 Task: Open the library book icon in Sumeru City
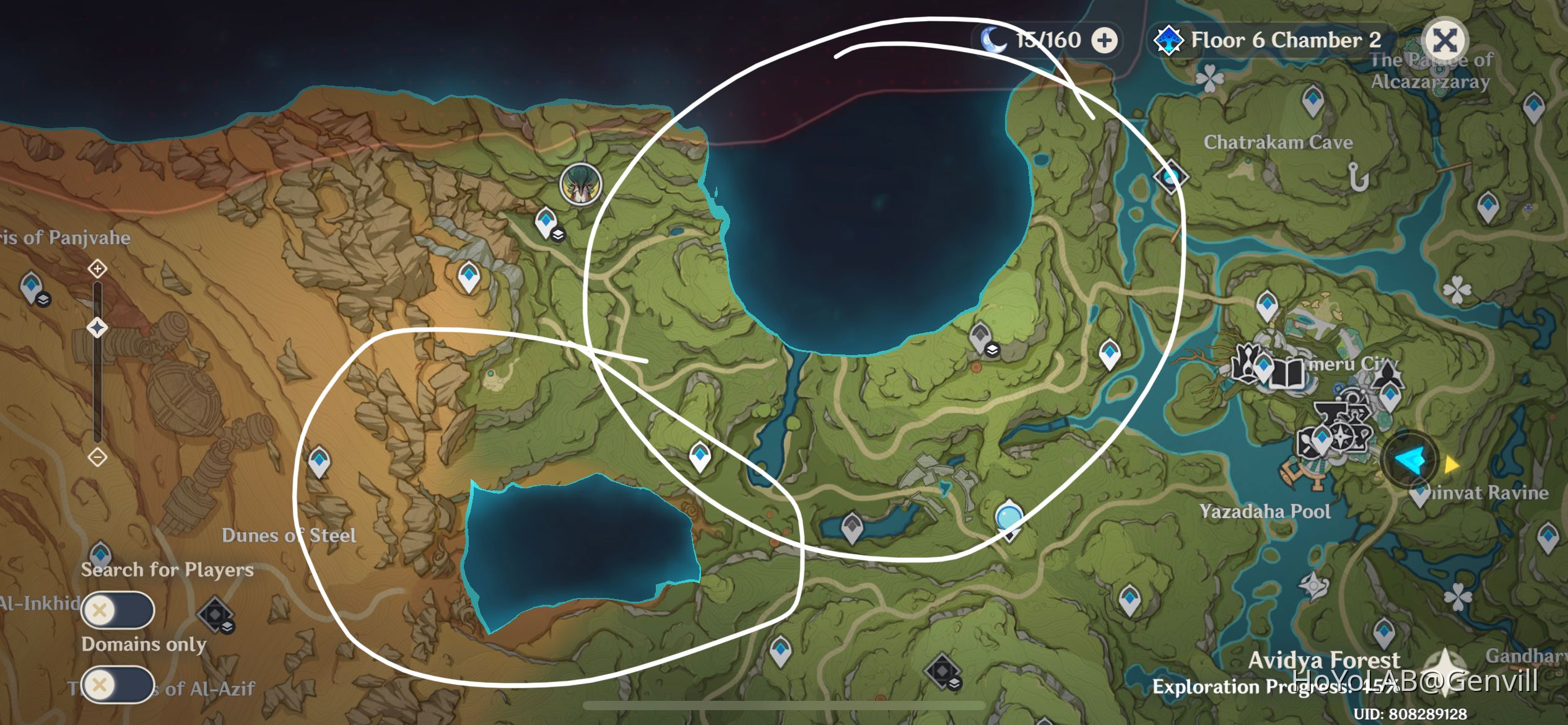click(x=1287, y=374)
